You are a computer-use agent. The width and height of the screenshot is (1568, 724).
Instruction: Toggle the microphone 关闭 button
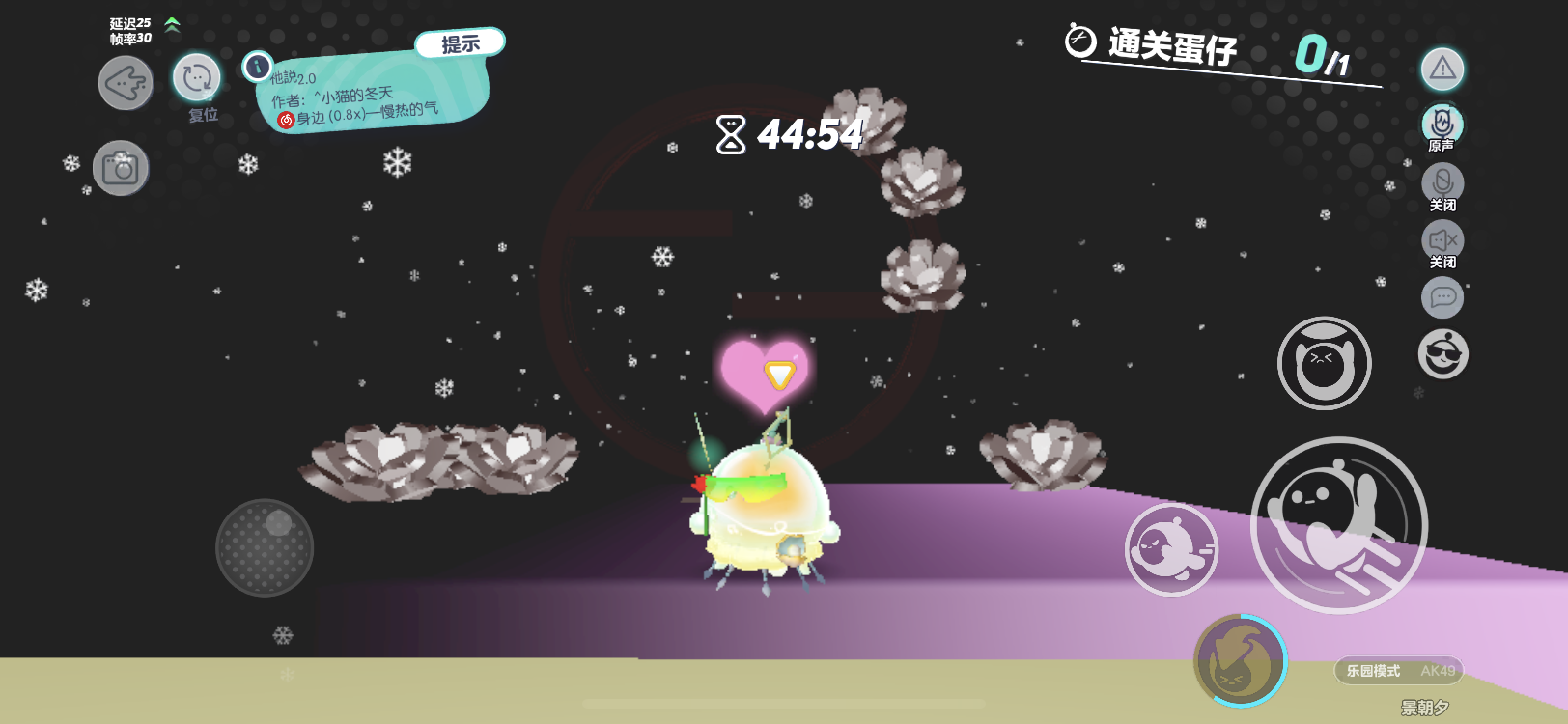[1442, 182]
